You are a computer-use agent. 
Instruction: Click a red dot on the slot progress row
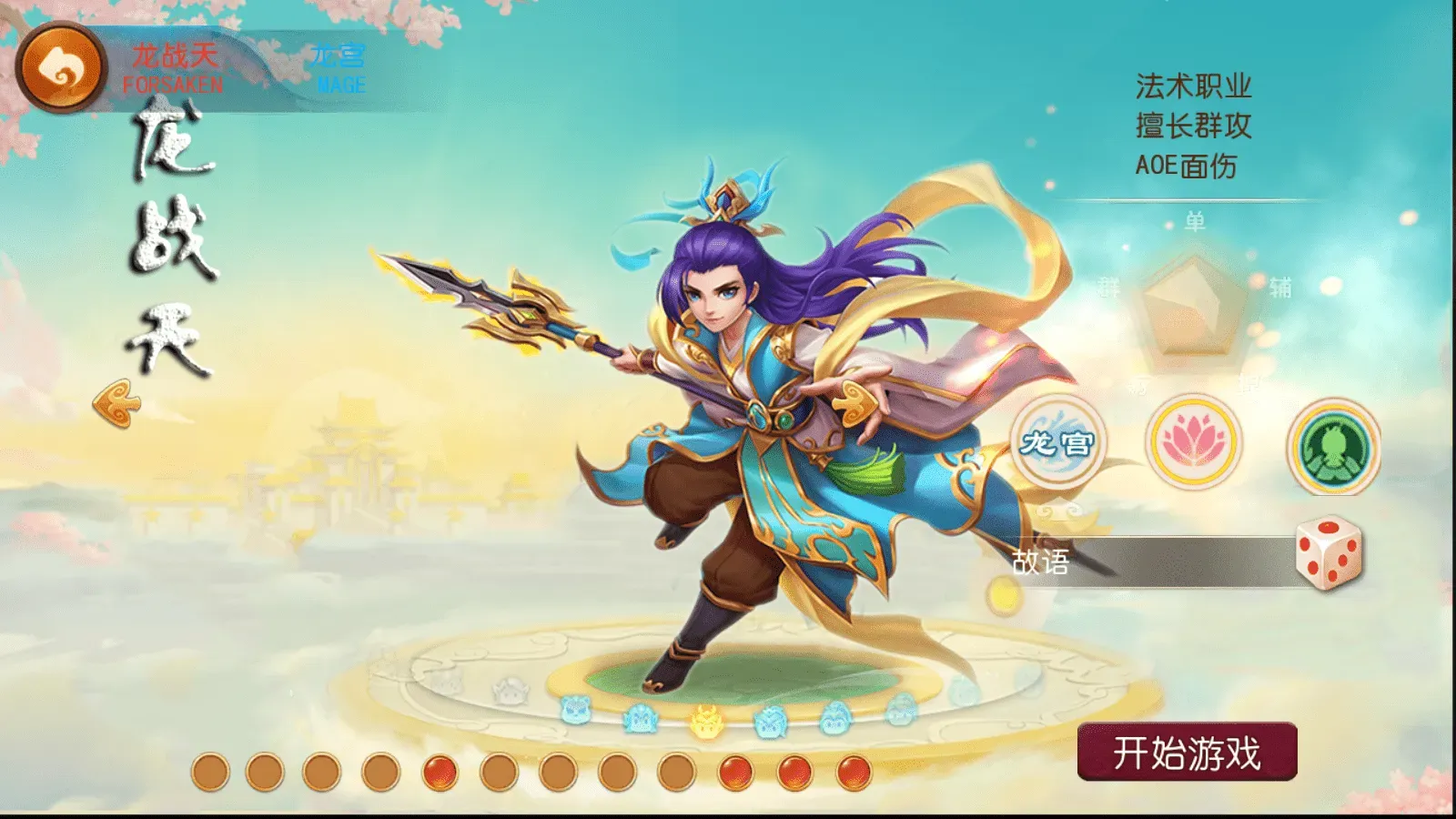735,772
